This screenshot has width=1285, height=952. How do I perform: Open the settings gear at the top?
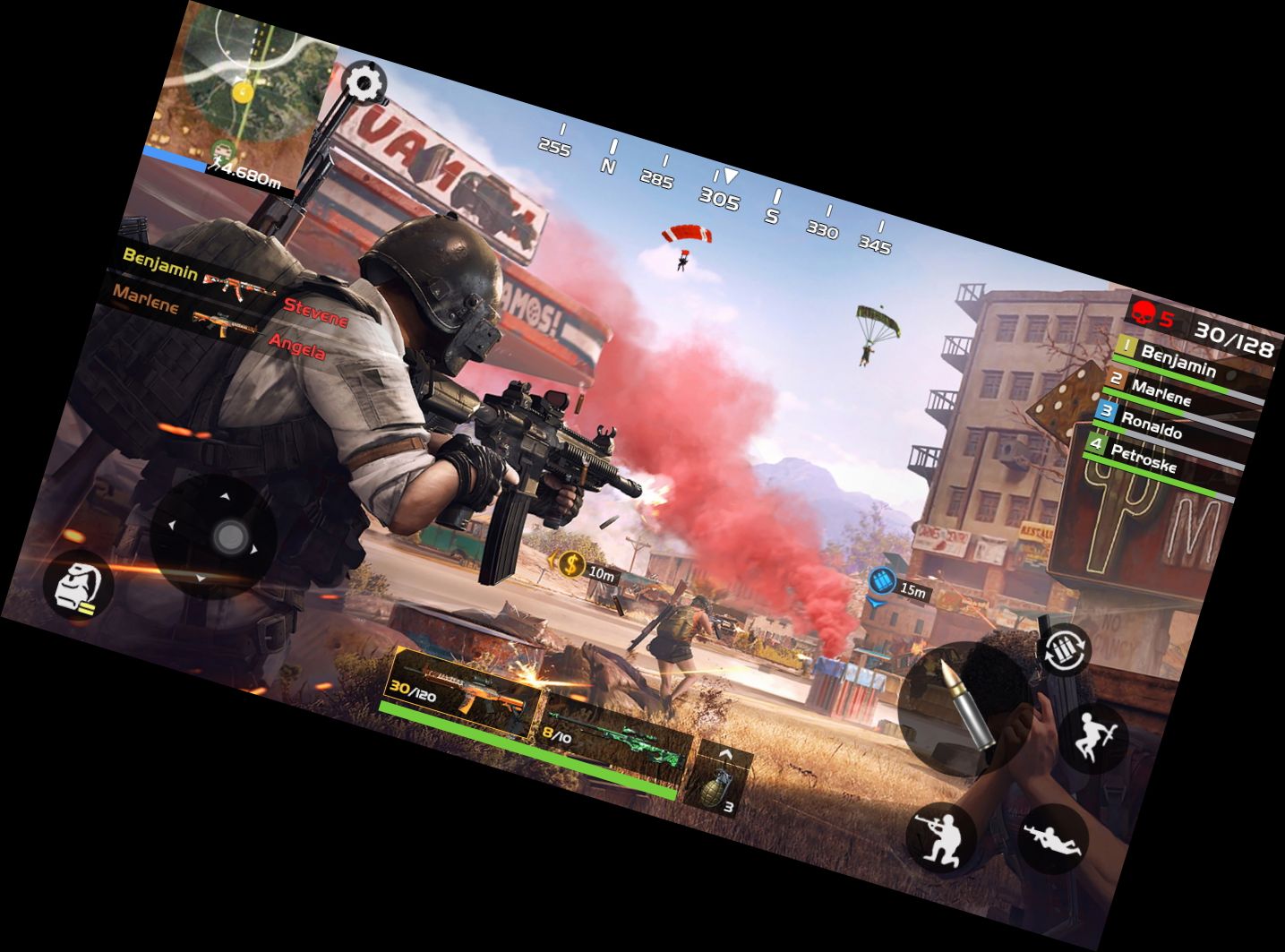(x=363, y=83)
